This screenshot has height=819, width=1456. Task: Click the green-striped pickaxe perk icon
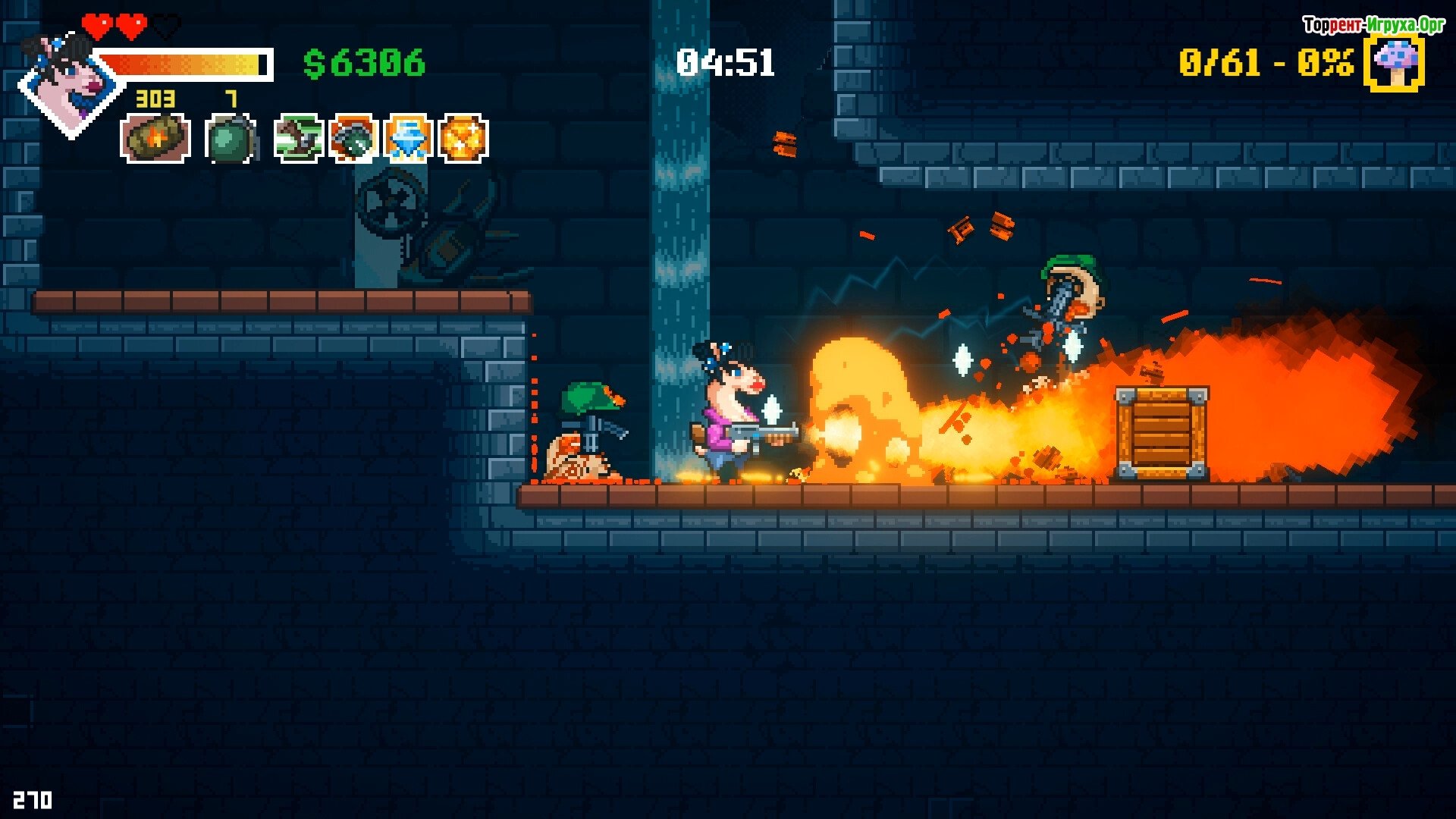coord(298,138)
